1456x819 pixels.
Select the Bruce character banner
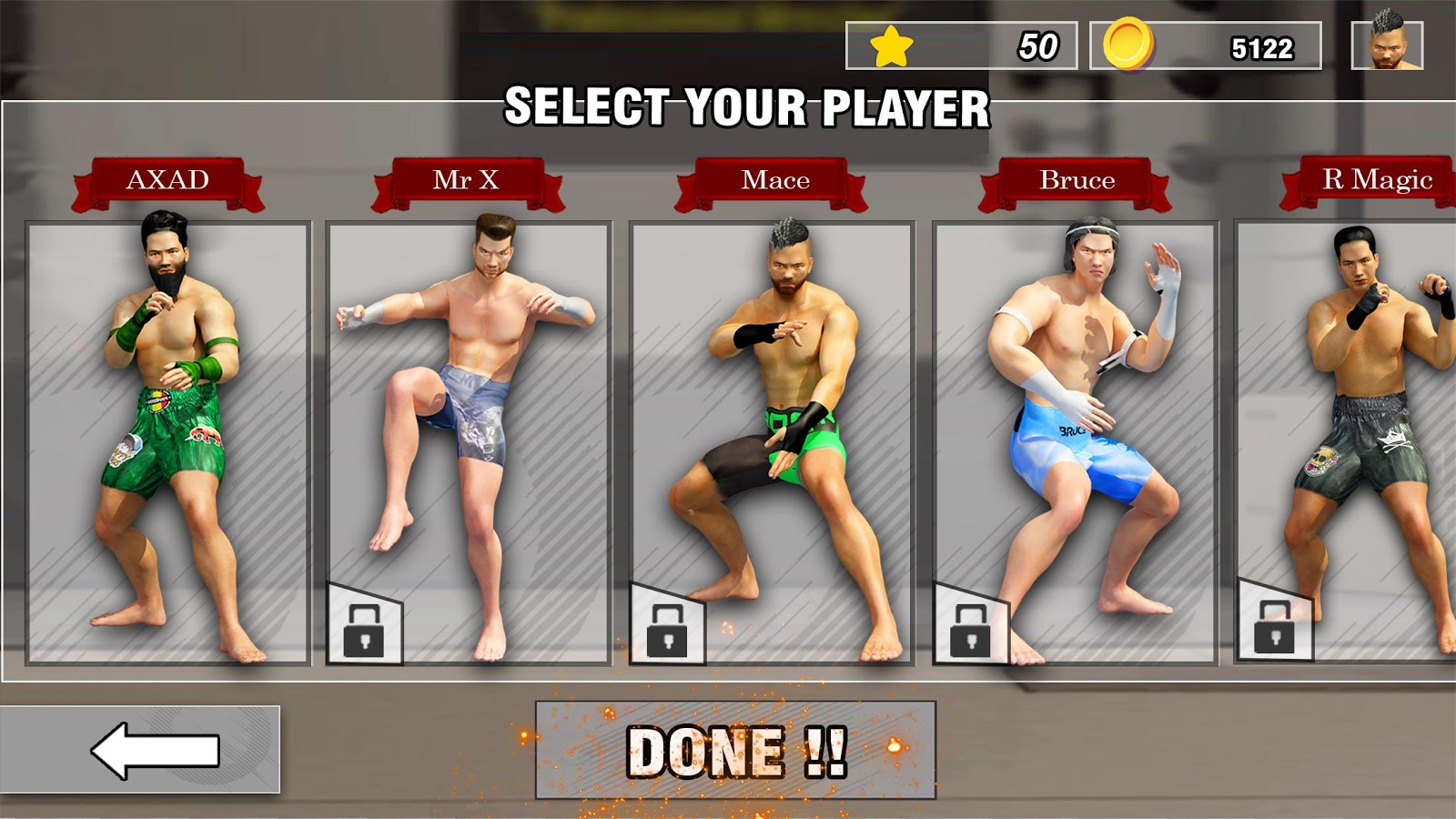pyautogui.click(x=1077, y=179)
